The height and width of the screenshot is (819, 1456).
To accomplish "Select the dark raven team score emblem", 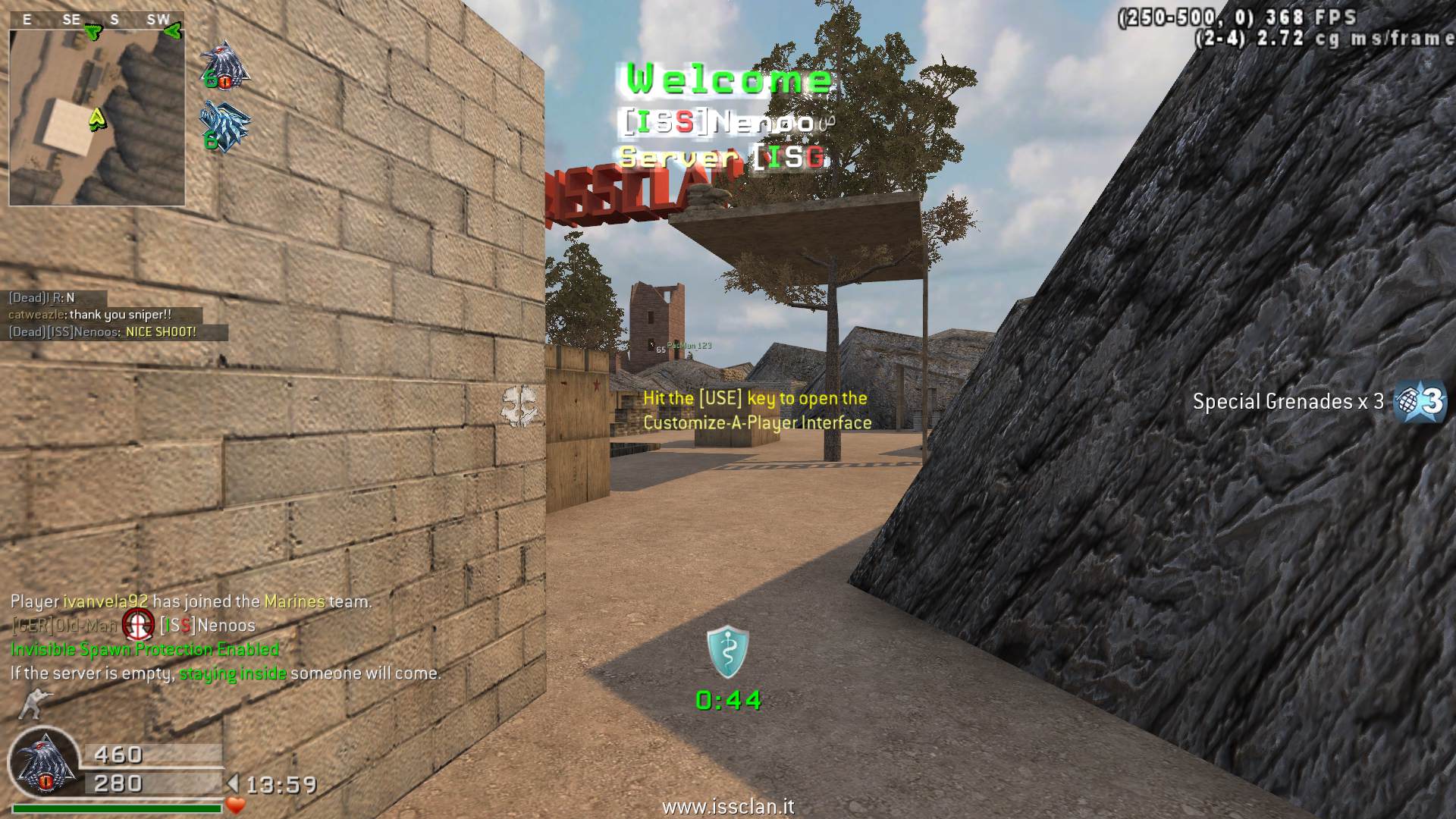I will [225, 66].
